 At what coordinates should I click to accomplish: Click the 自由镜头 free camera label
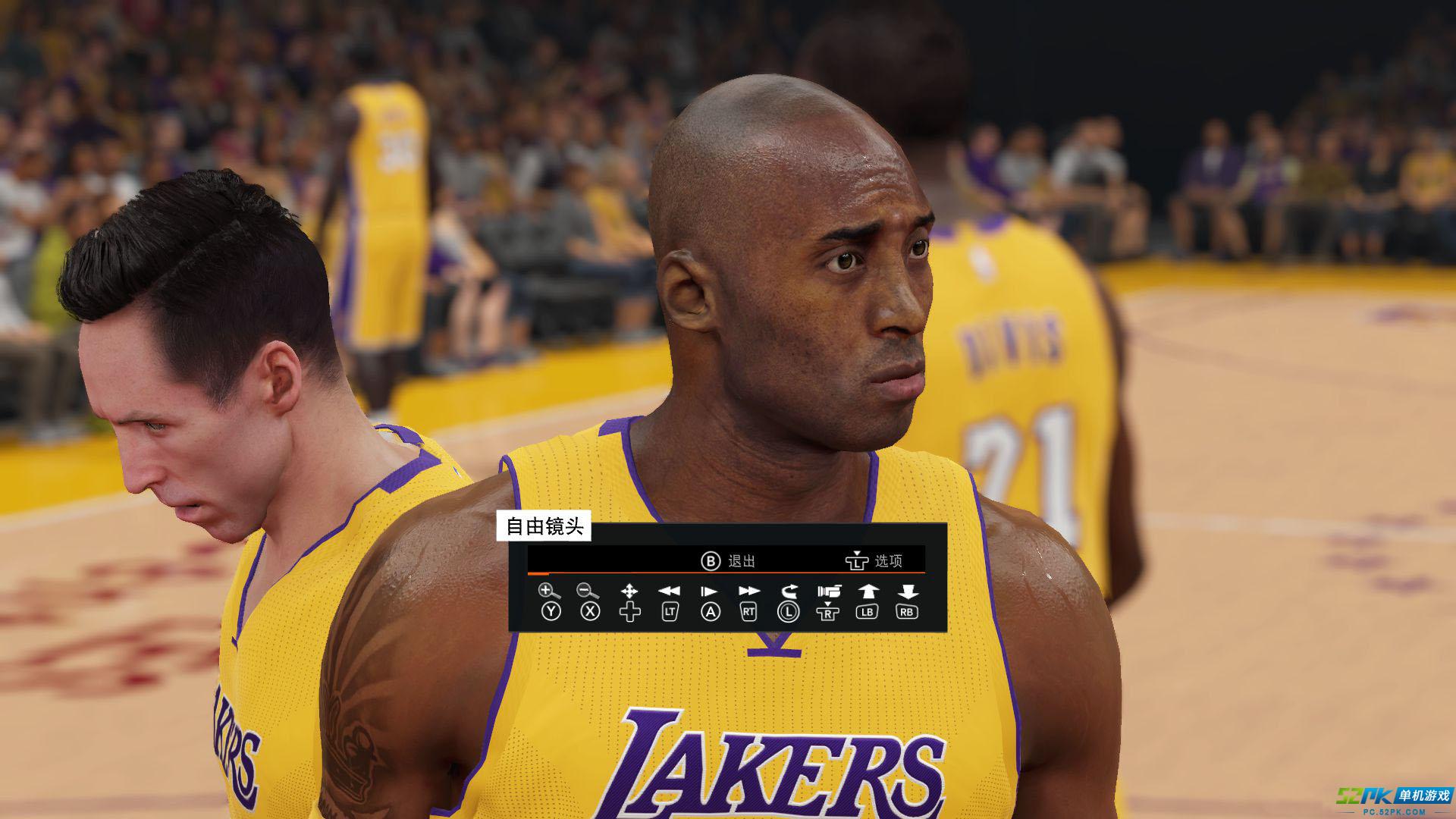tap(544, 527)
